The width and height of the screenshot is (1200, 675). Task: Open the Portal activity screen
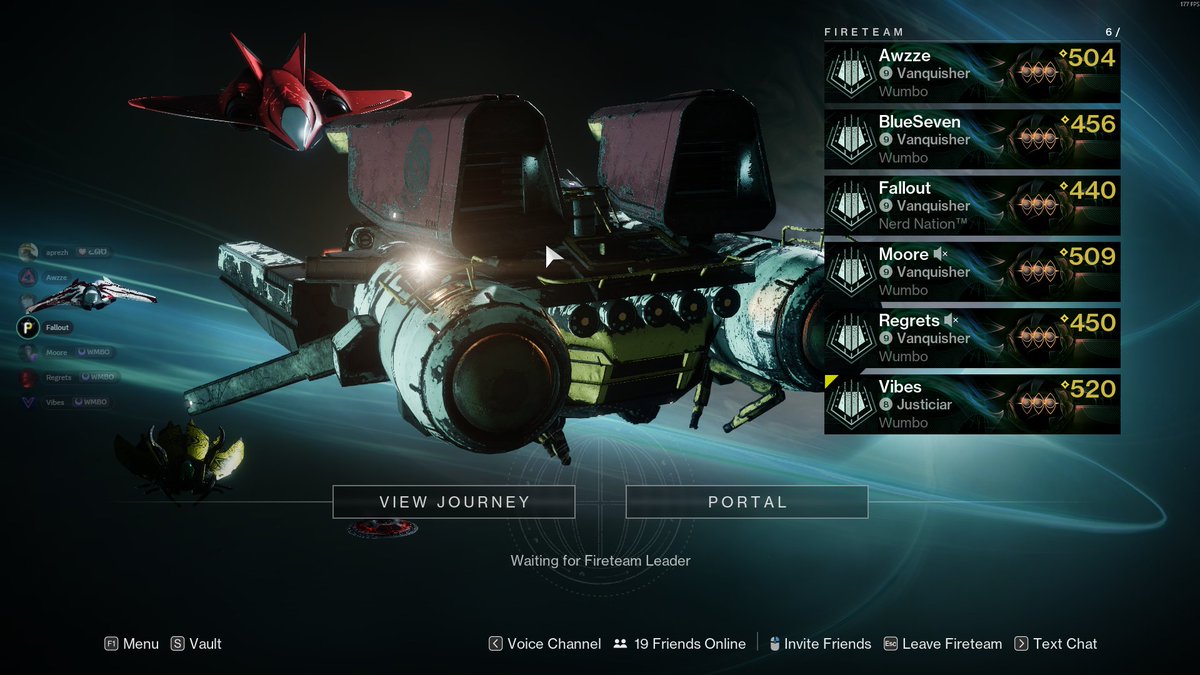(746, 502)
